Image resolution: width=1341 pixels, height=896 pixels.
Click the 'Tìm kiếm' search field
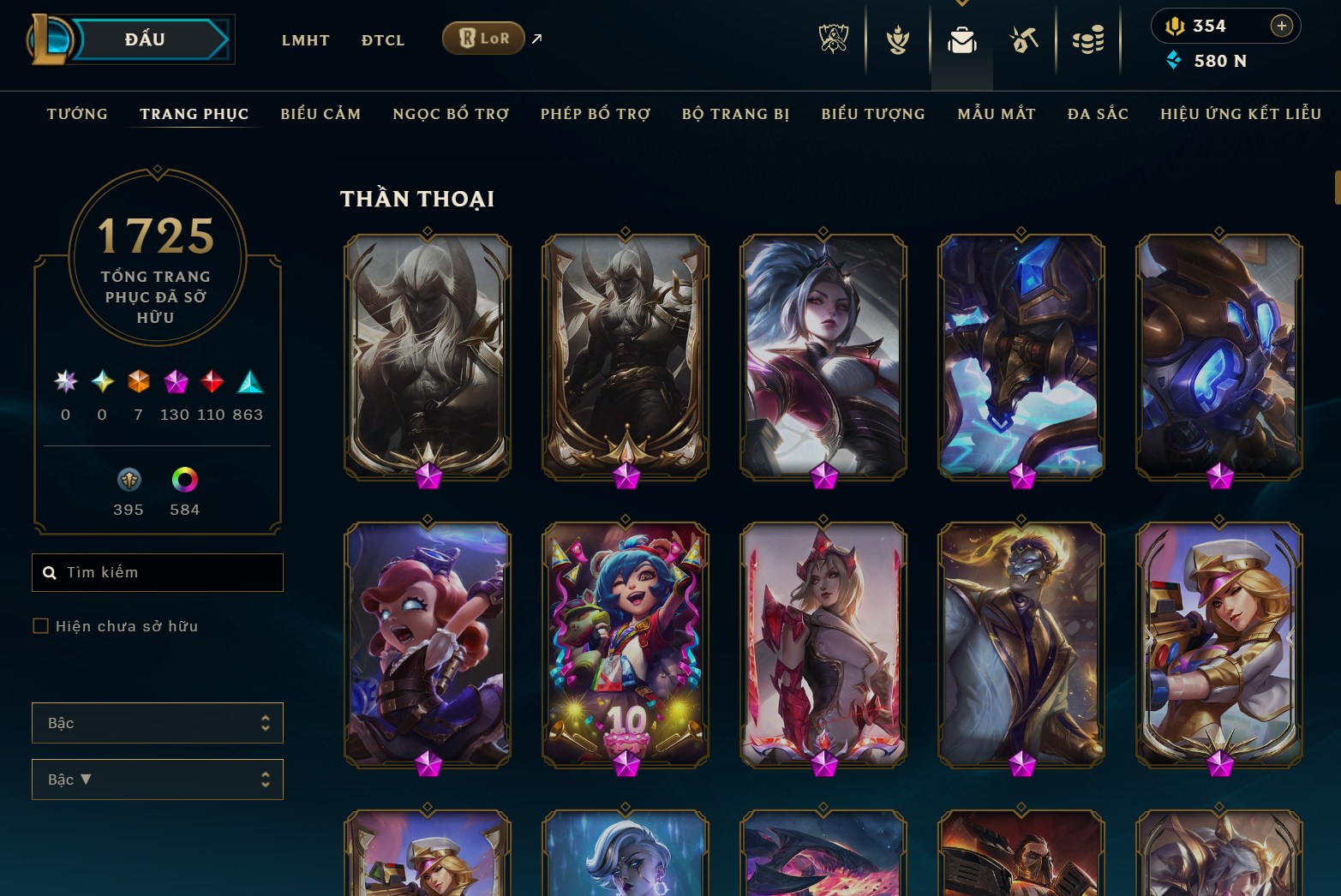pos(158,571)
